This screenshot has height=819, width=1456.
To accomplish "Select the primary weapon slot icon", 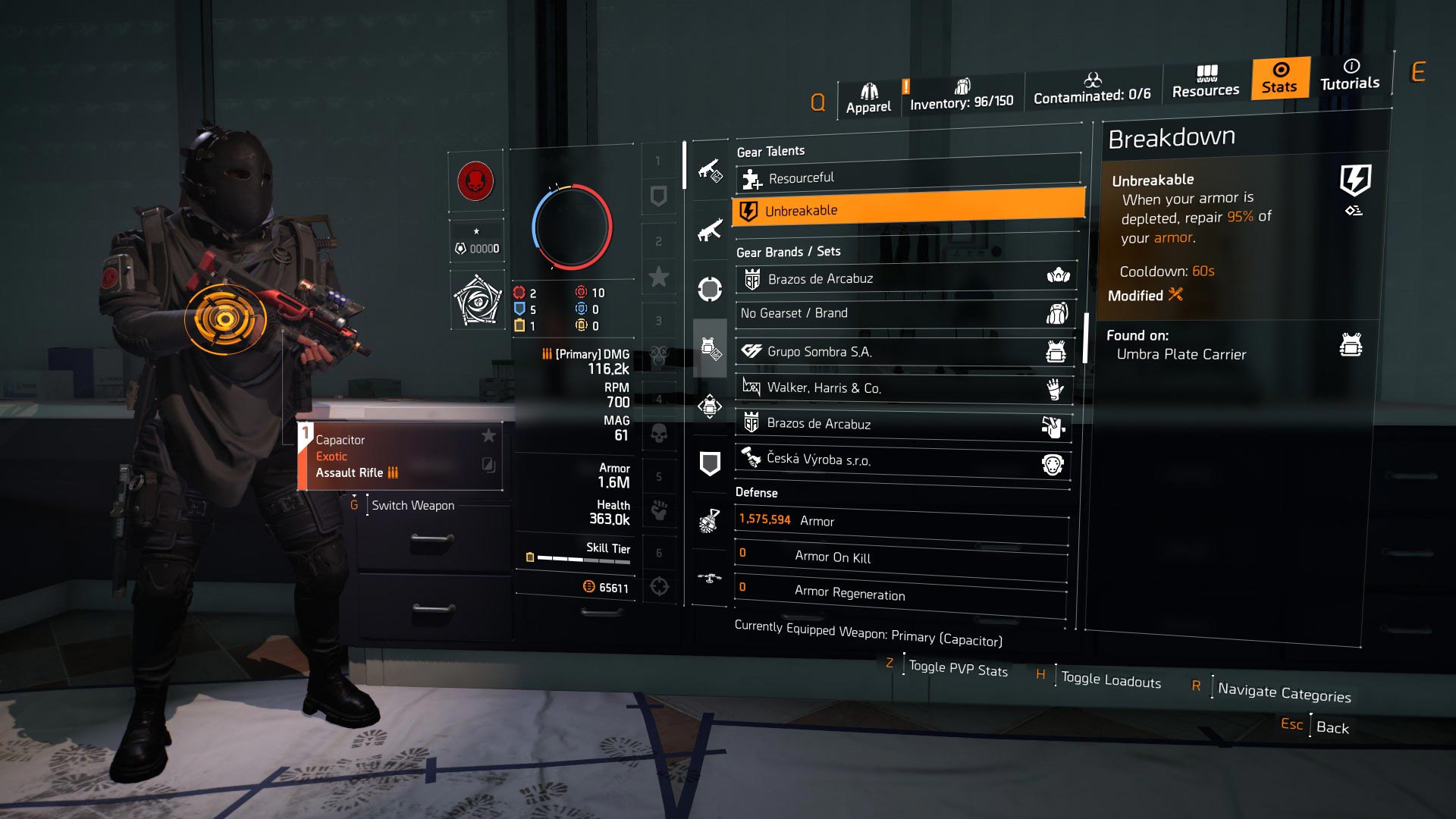I will point(710,171).
